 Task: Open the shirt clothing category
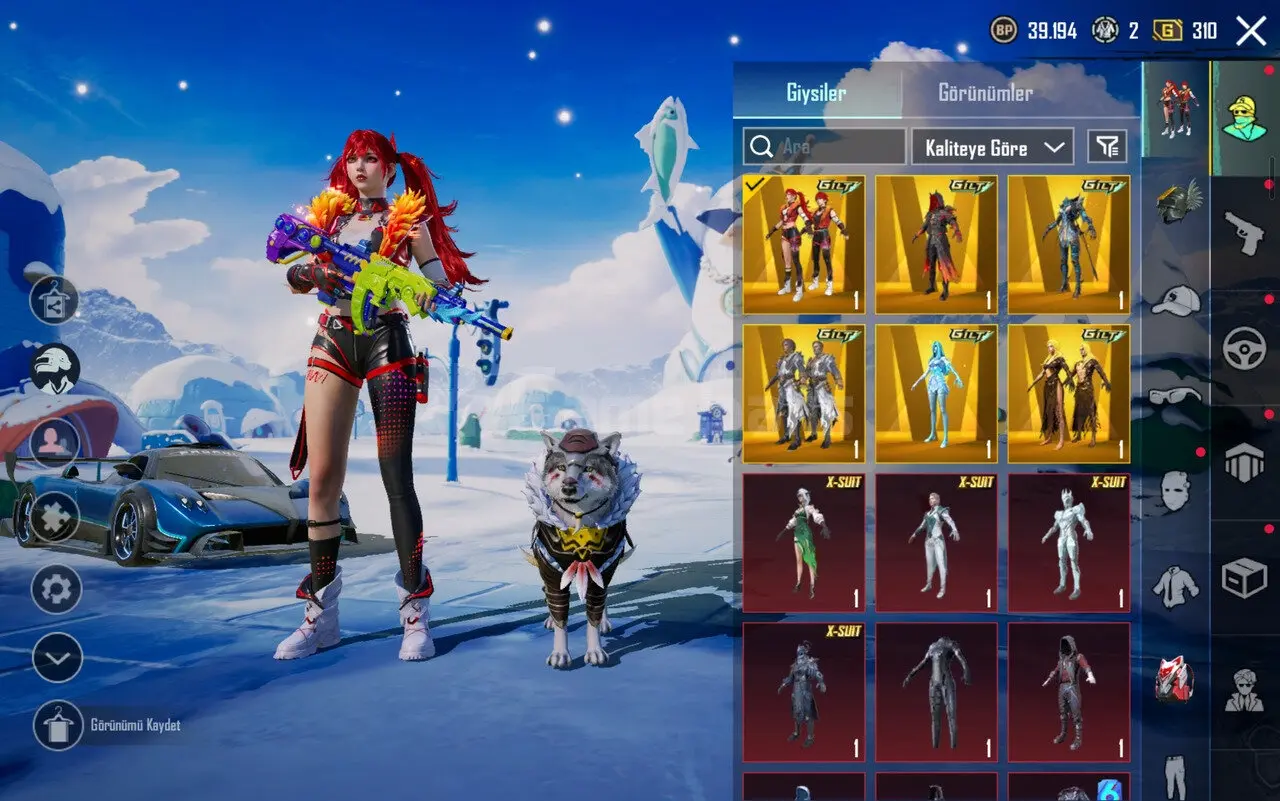coord(1176,586)
